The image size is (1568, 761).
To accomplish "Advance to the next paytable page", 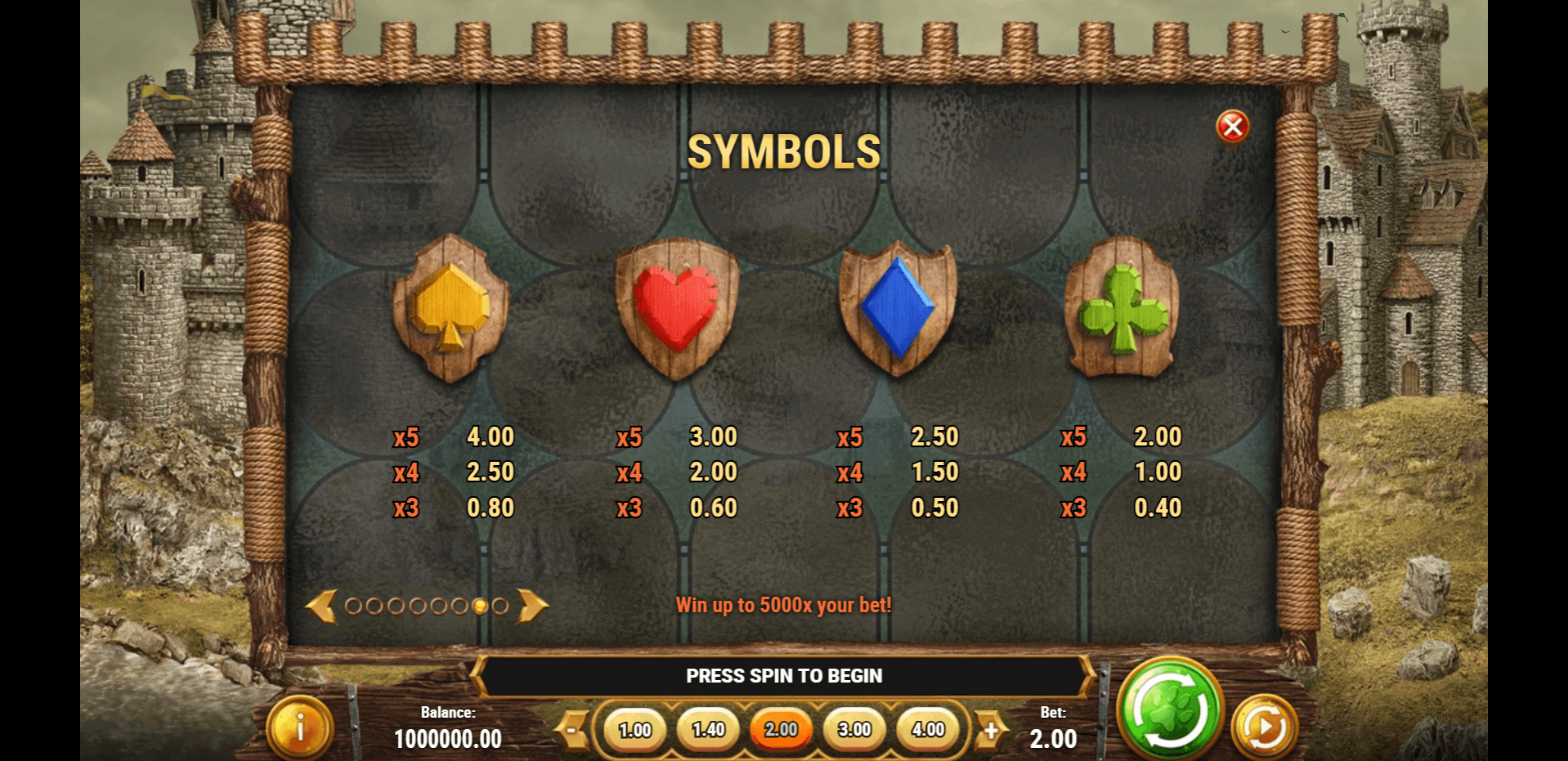I will (532, 607).
